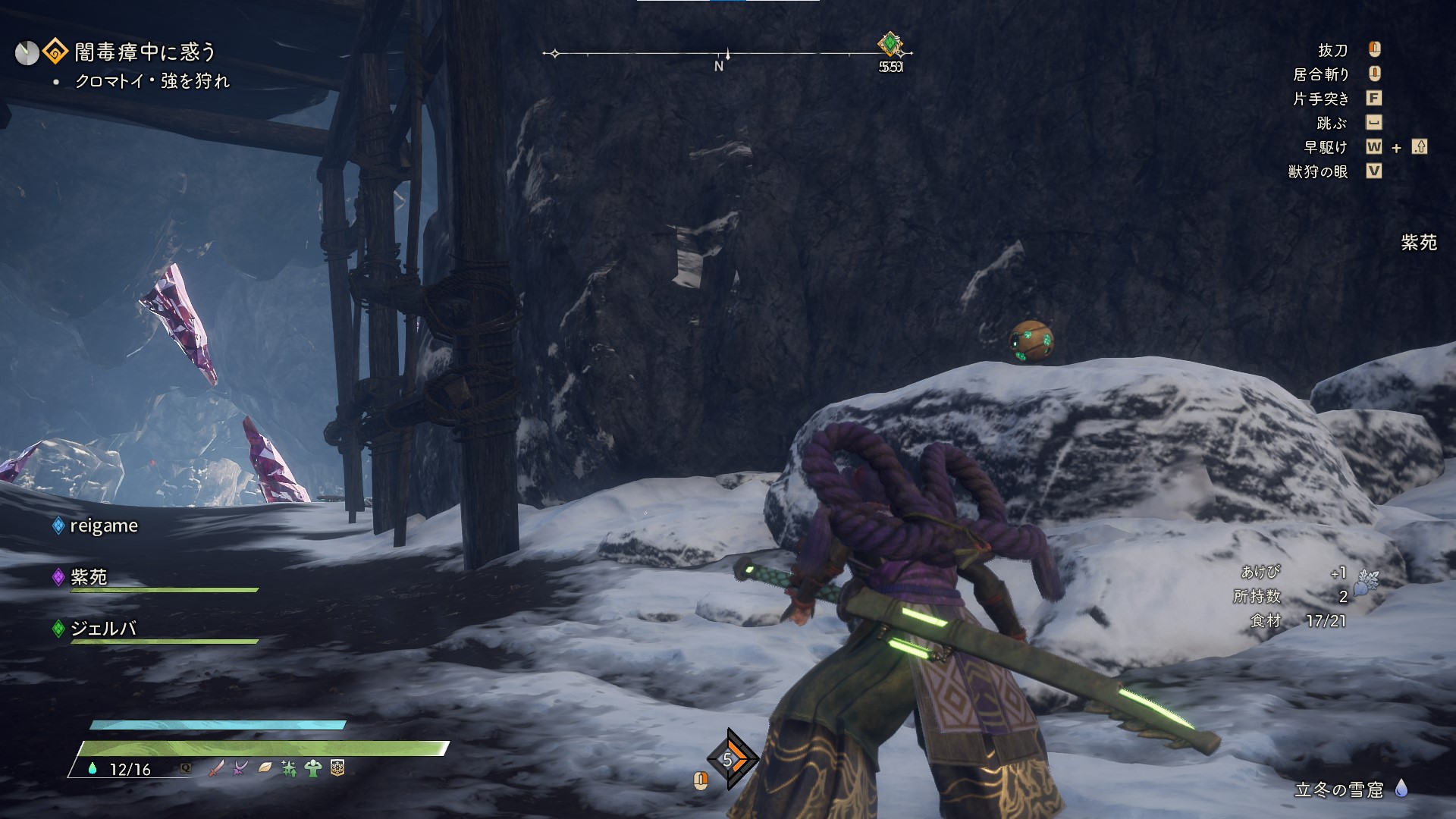Open the 闇毒瘴中に惑う quest tracker
This screenshot has width=1456, height=819.
tap(144, 52)
